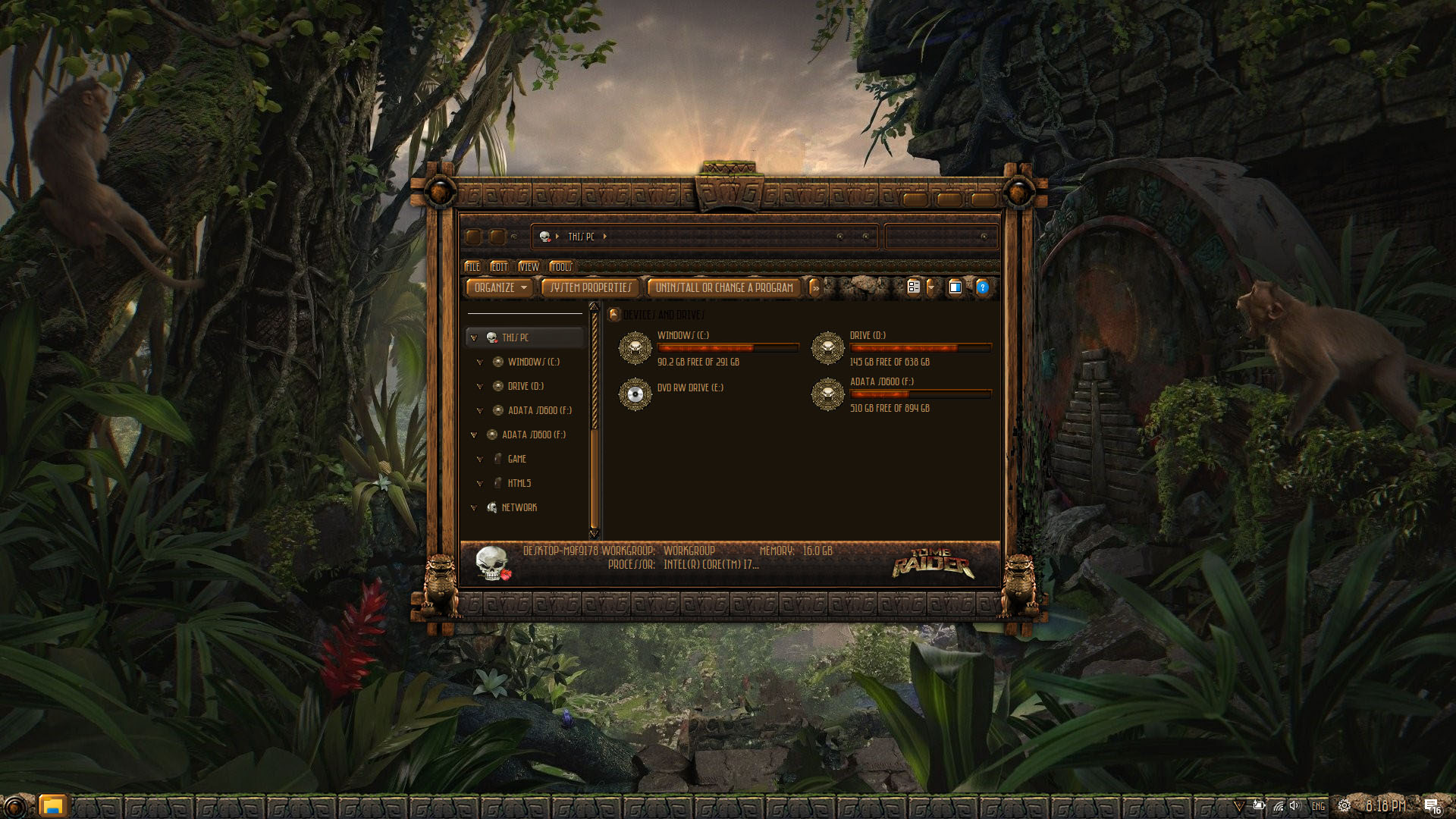Expand the Organize dropdown
The height and width of the screenshot is (819, 1456).
pos(500,288)
